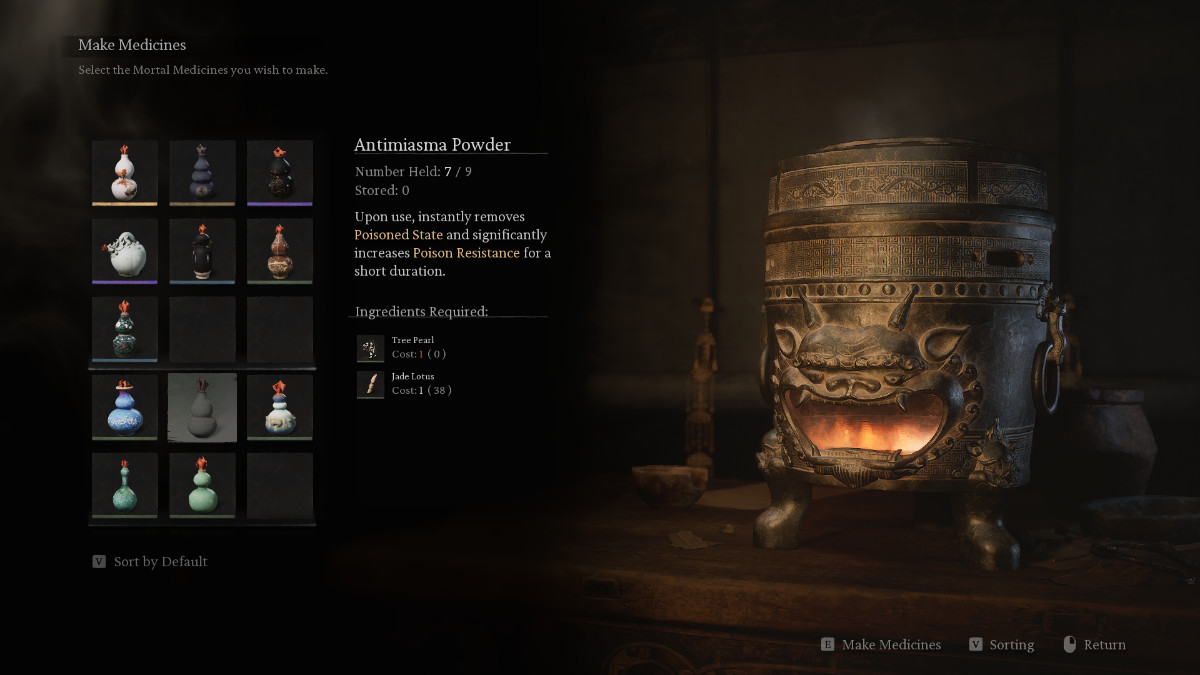Click the Return label to go back
Image resolution: width=1200 pixels, height=675 pixels.
[x=1104, y=645]
